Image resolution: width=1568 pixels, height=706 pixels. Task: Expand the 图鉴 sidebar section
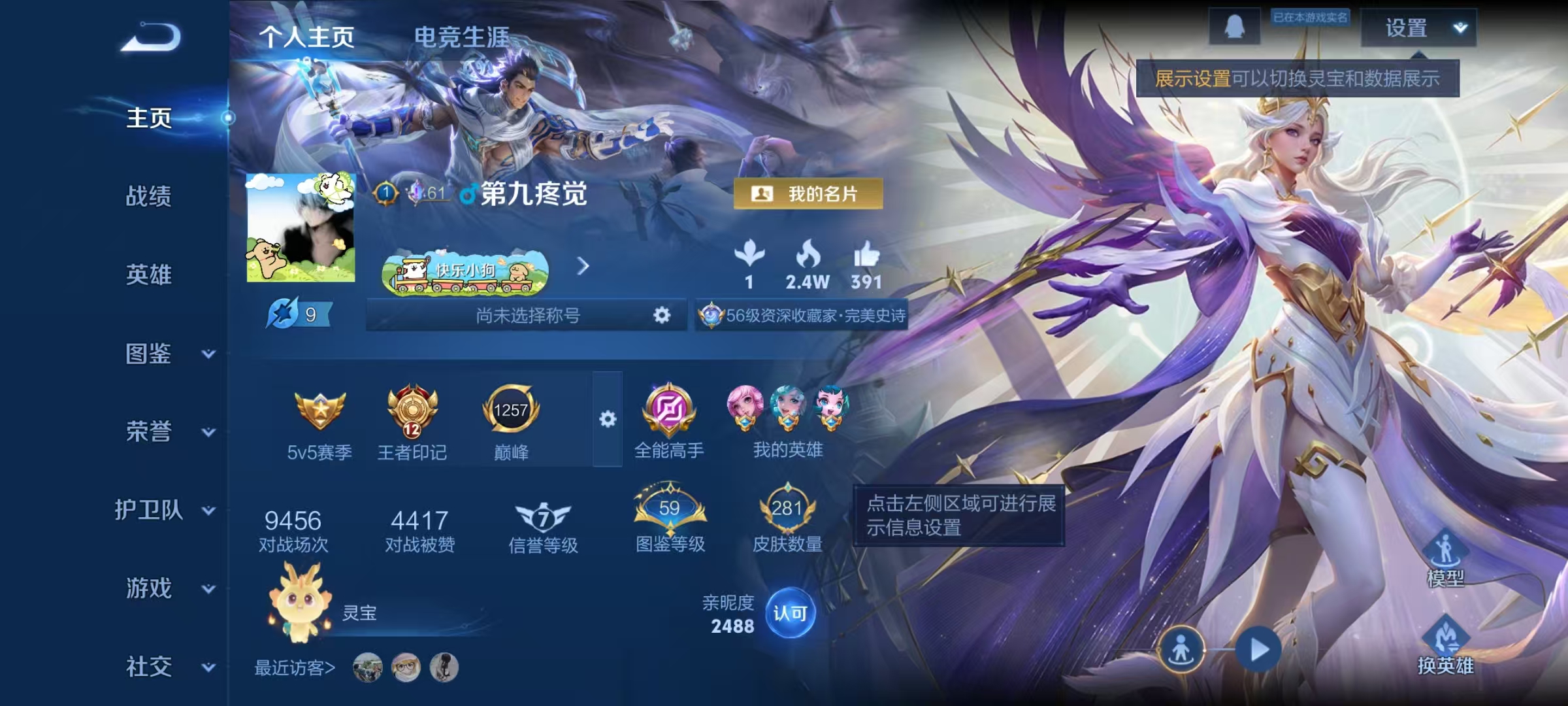149,353
